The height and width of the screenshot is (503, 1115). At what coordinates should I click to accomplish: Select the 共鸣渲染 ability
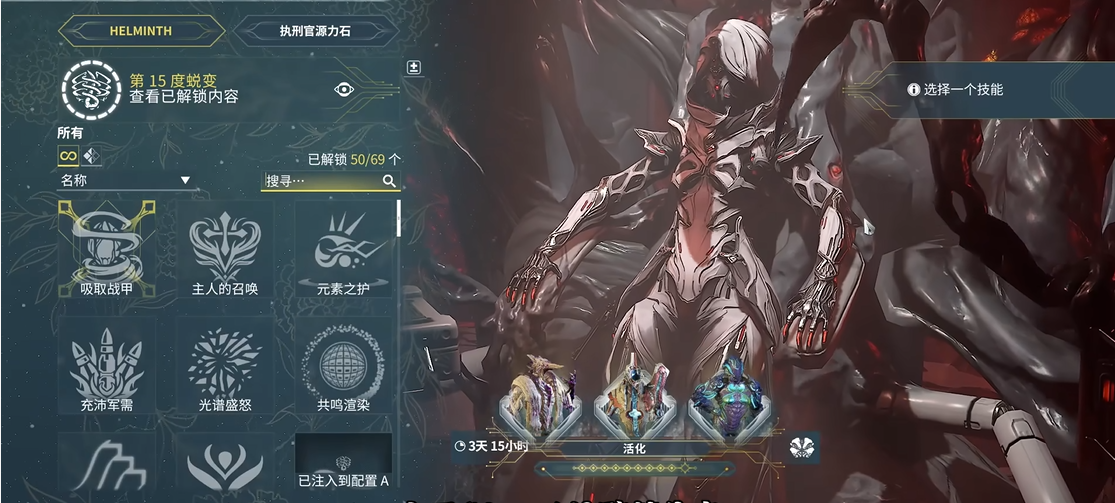tap(343, 366)
